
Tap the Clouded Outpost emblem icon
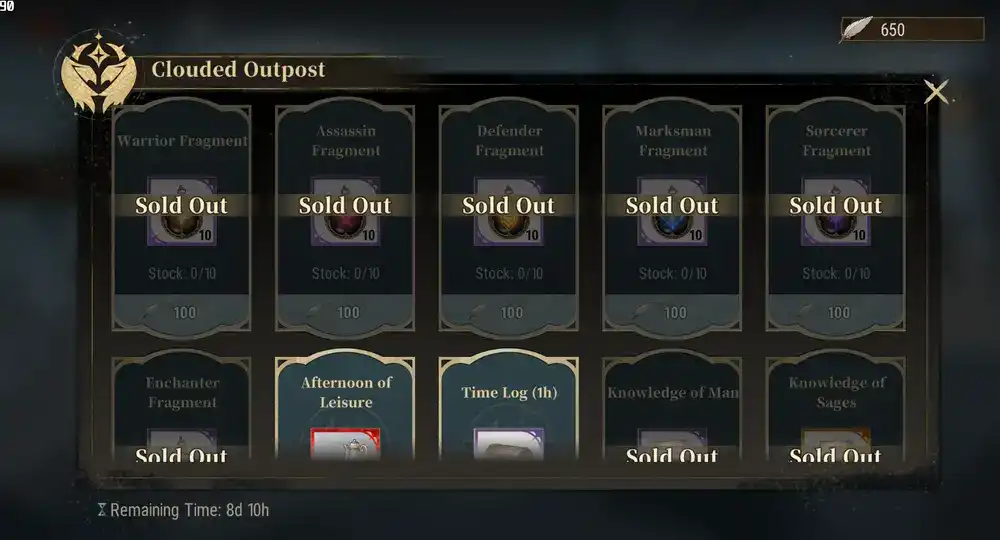[x=98, y=71]
